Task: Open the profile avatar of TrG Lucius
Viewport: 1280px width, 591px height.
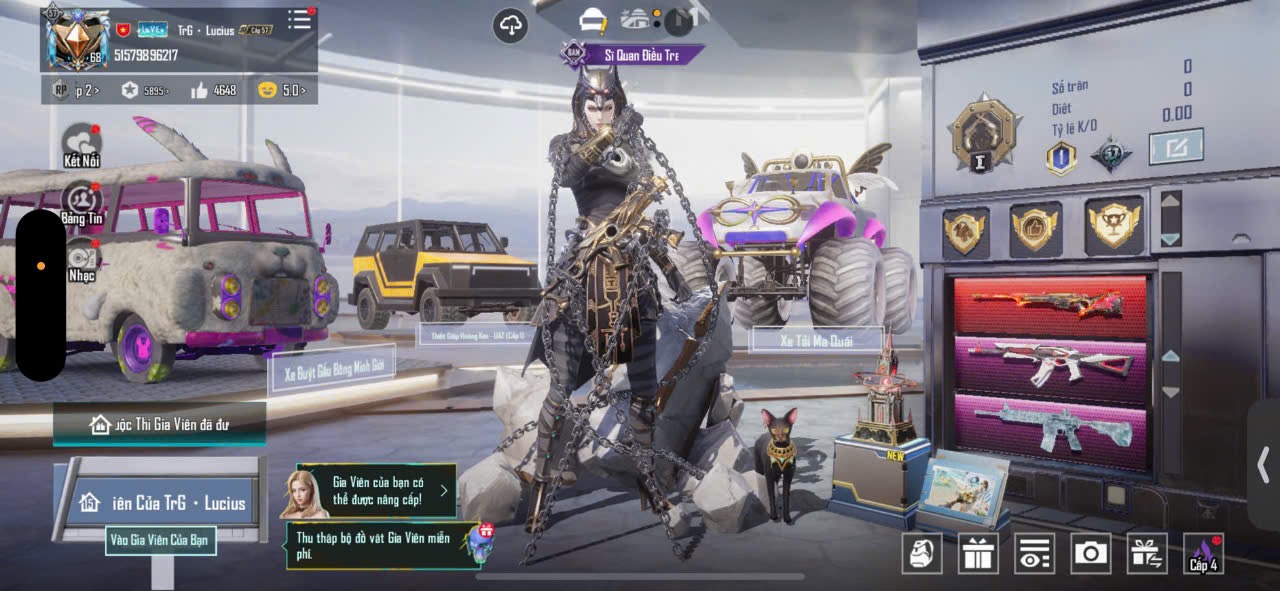Action: tap(79, 38)
